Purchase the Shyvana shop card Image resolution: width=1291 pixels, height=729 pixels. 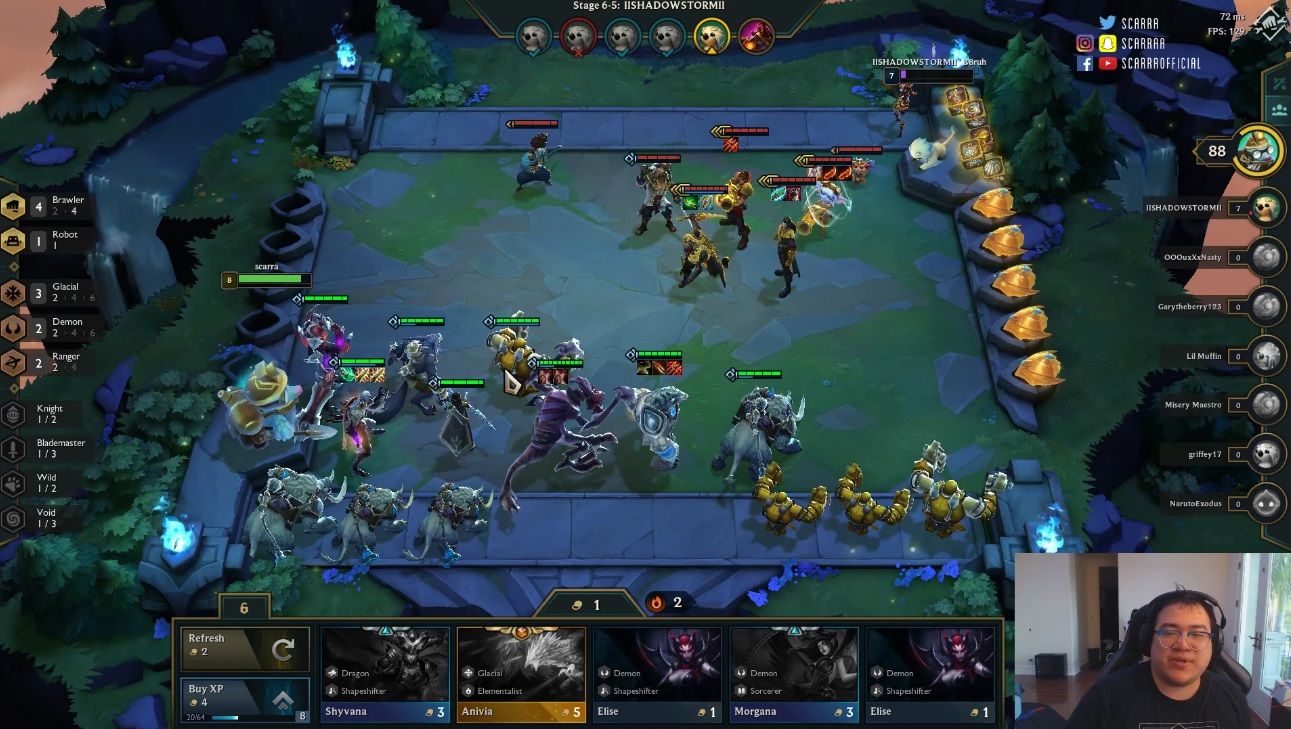point(385,675)
